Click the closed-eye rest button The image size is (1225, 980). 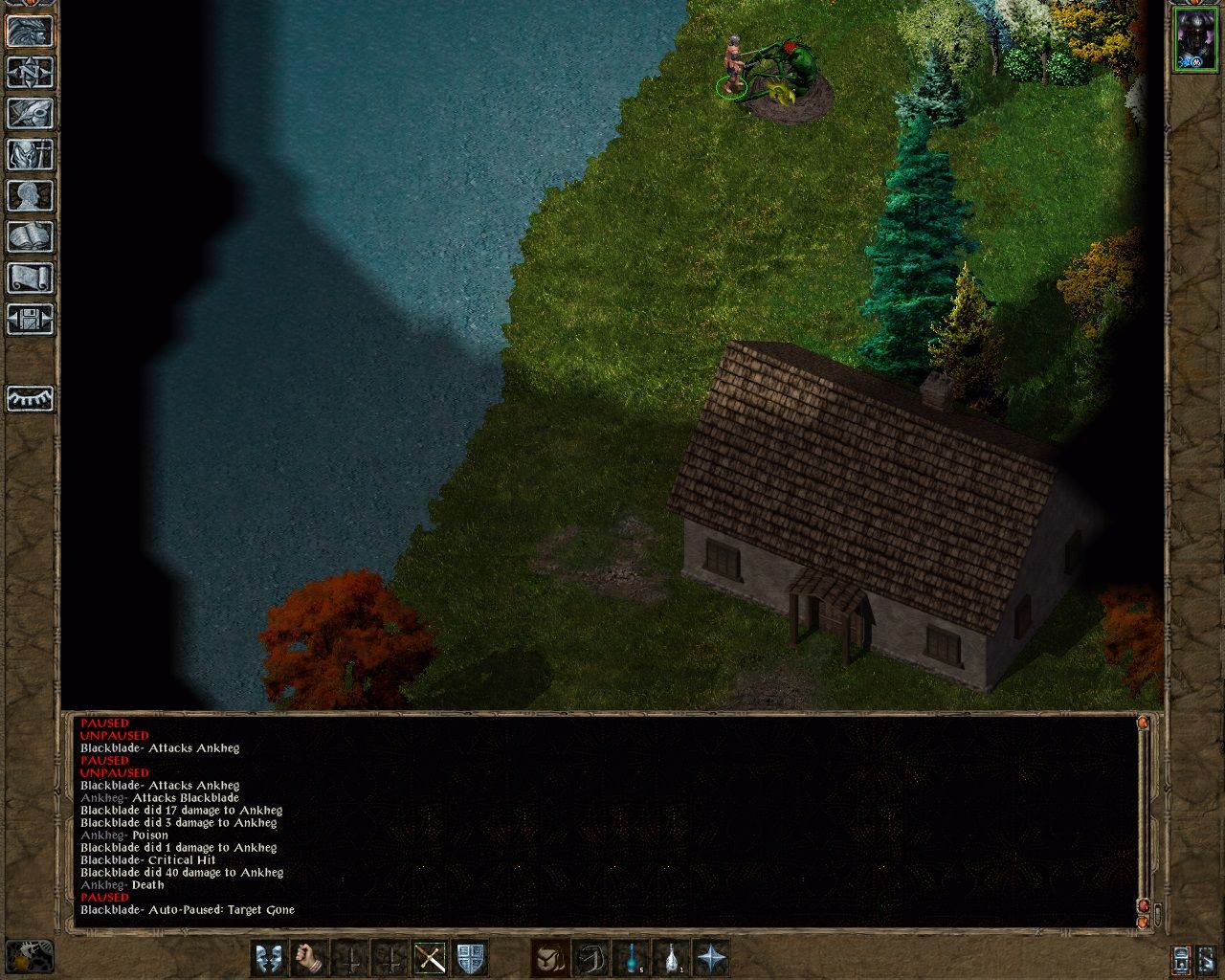pos(30,398)
